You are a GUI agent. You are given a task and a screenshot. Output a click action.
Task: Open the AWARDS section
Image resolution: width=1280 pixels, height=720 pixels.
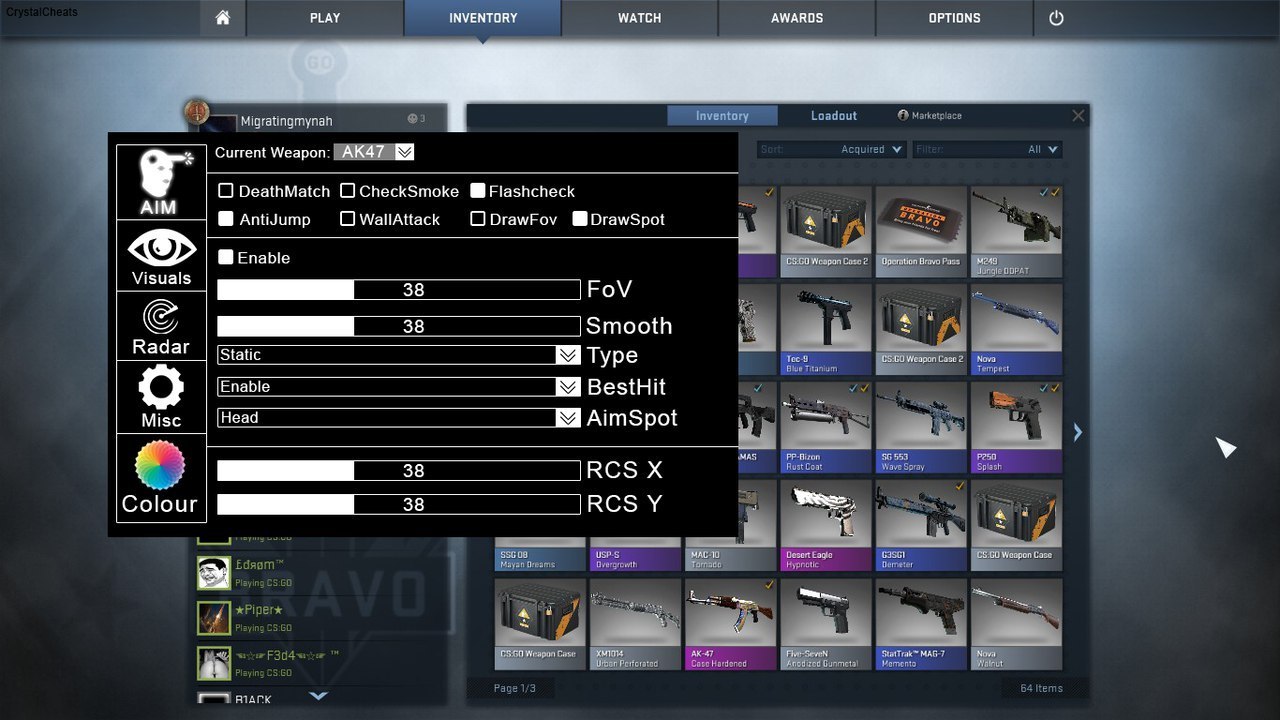point(797,18)
